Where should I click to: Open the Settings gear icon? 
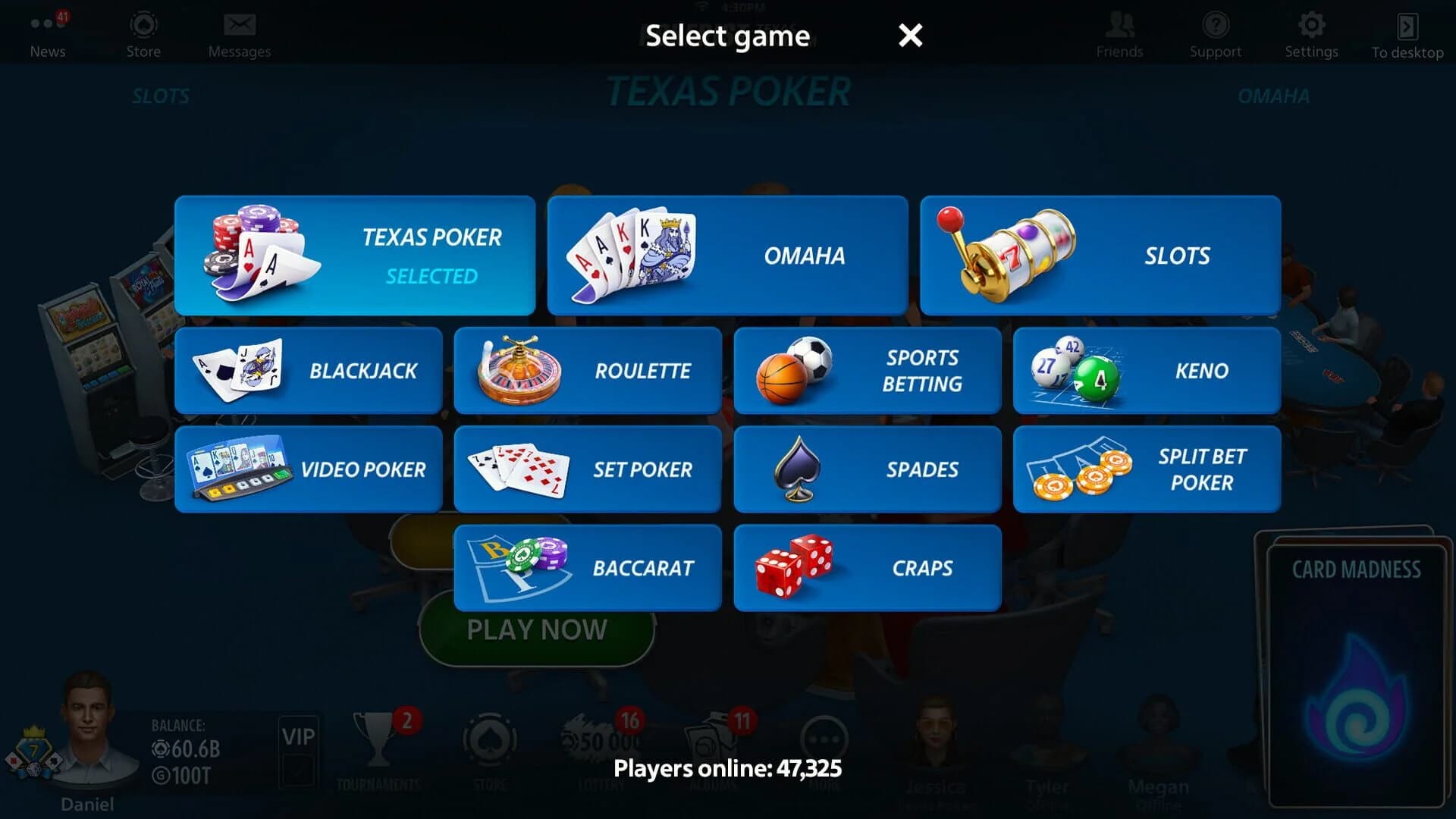coord(1311,25)
